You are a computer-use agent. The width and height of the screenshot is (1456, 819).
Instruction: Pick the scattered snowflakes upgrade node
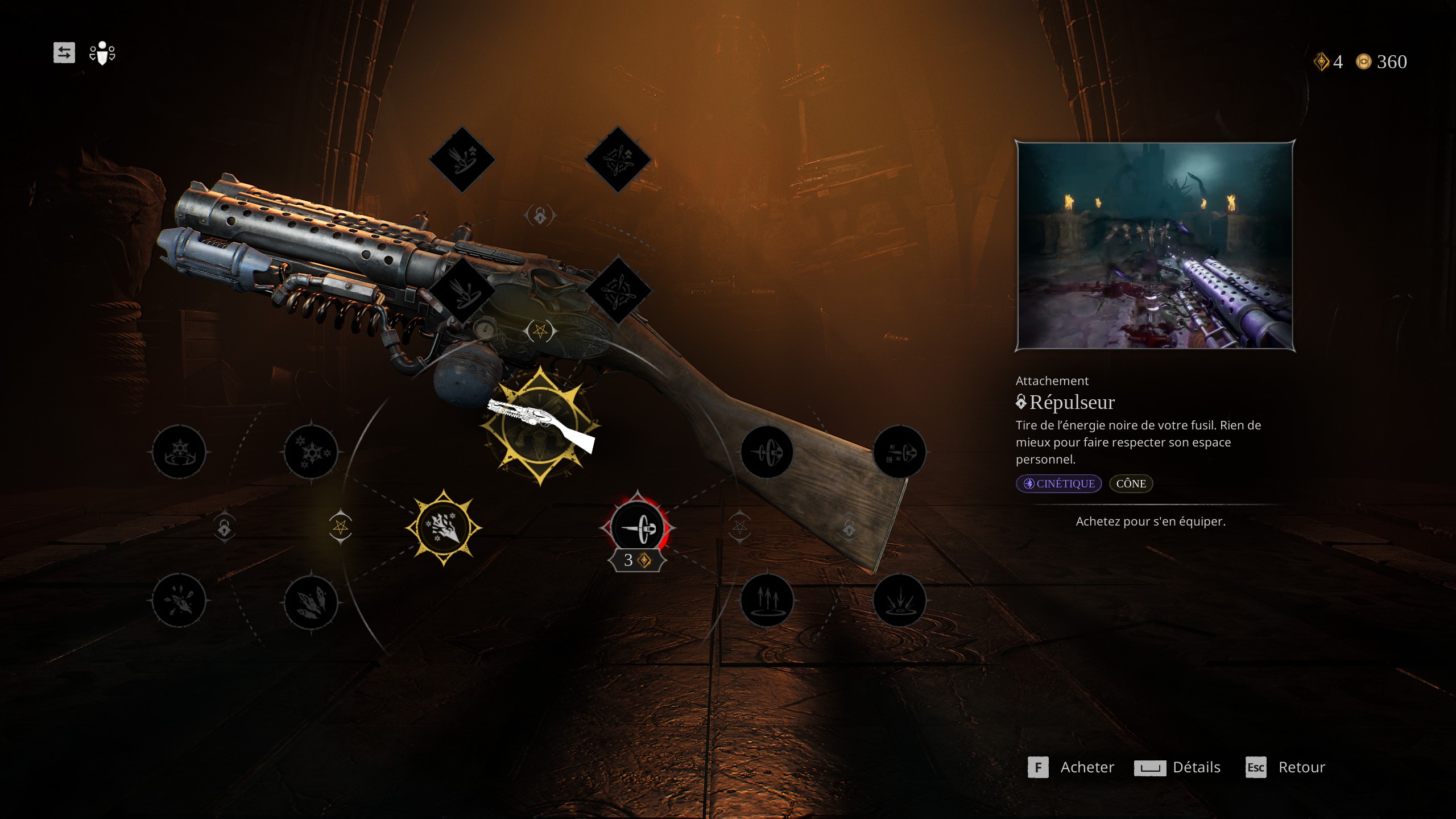tap(311, 452)
